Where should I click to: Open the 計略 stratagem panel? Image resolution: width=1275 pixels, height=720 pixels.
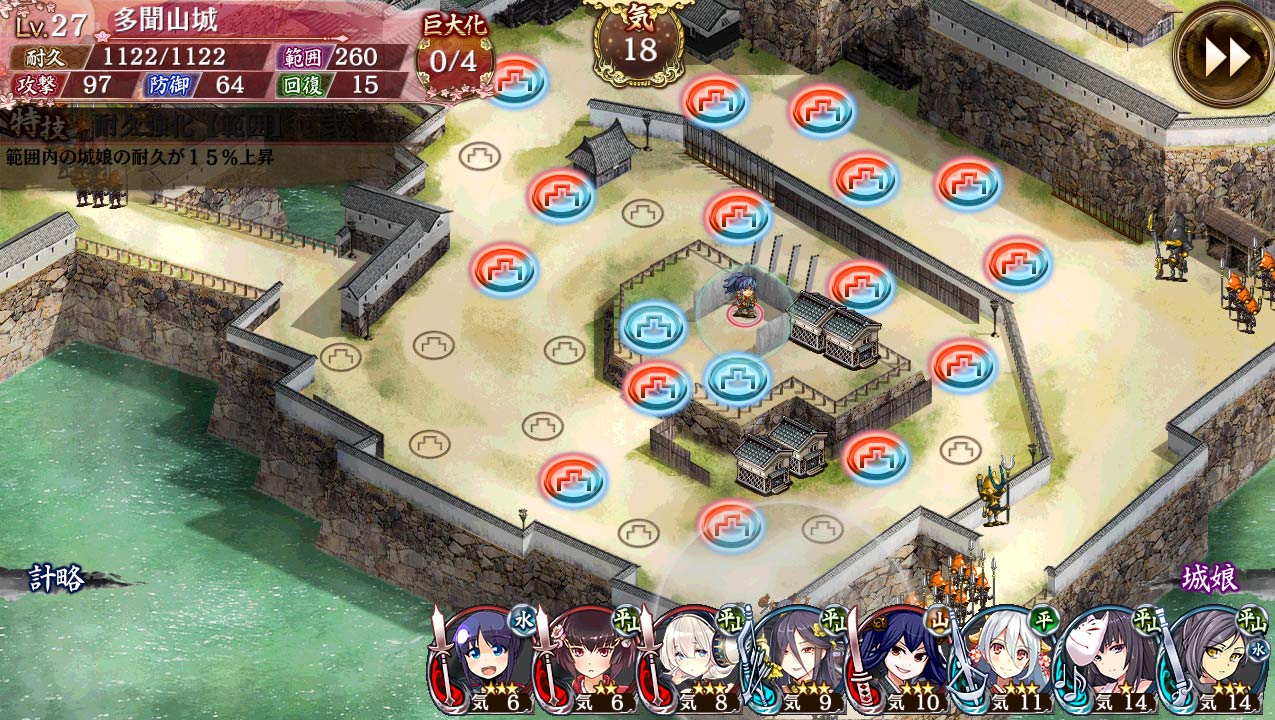pos(56,578)
